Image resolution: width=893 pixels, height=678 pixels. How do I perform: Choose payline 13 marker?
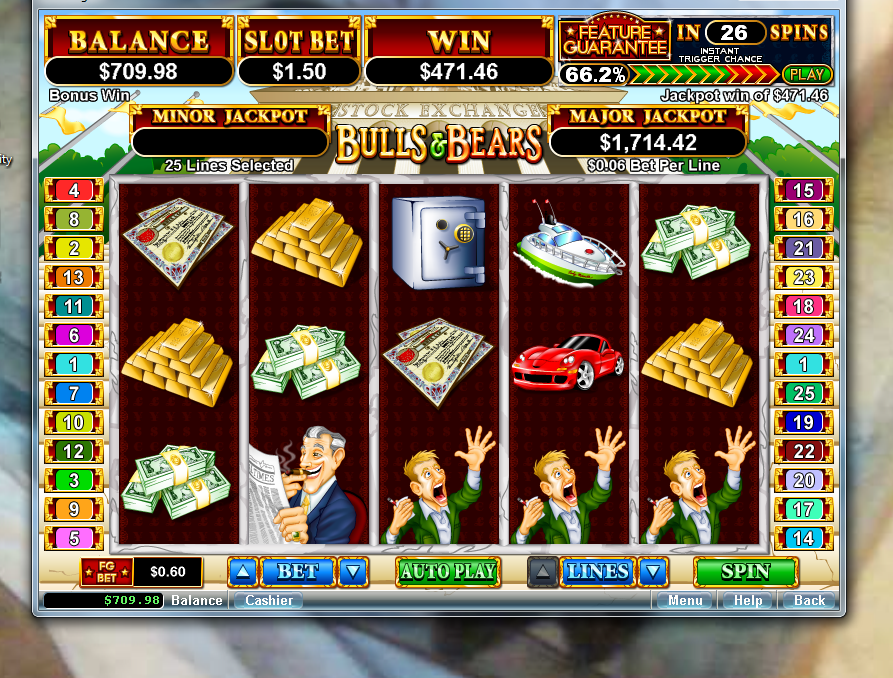73,277
